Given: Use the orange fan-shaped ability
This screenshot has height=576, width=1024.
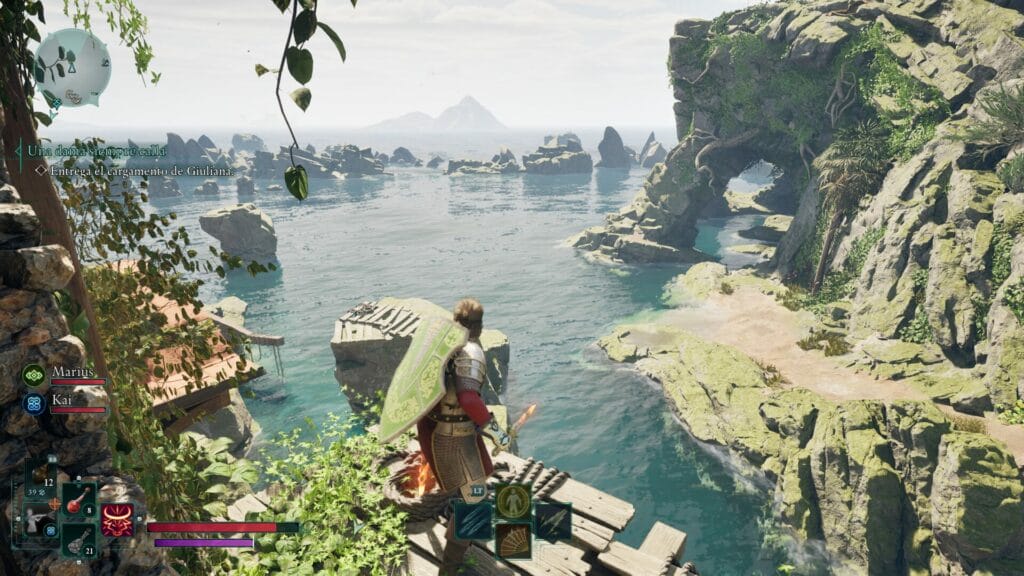Looking at the screenshot, I should (513, 540).
